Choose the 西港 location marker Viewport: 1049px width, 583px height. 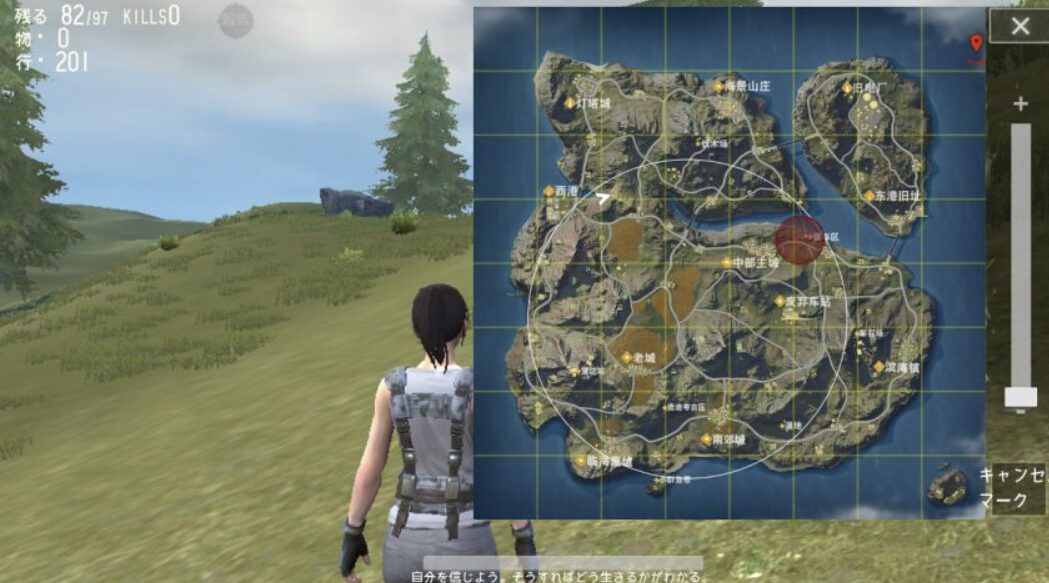(x=561, y=191)
